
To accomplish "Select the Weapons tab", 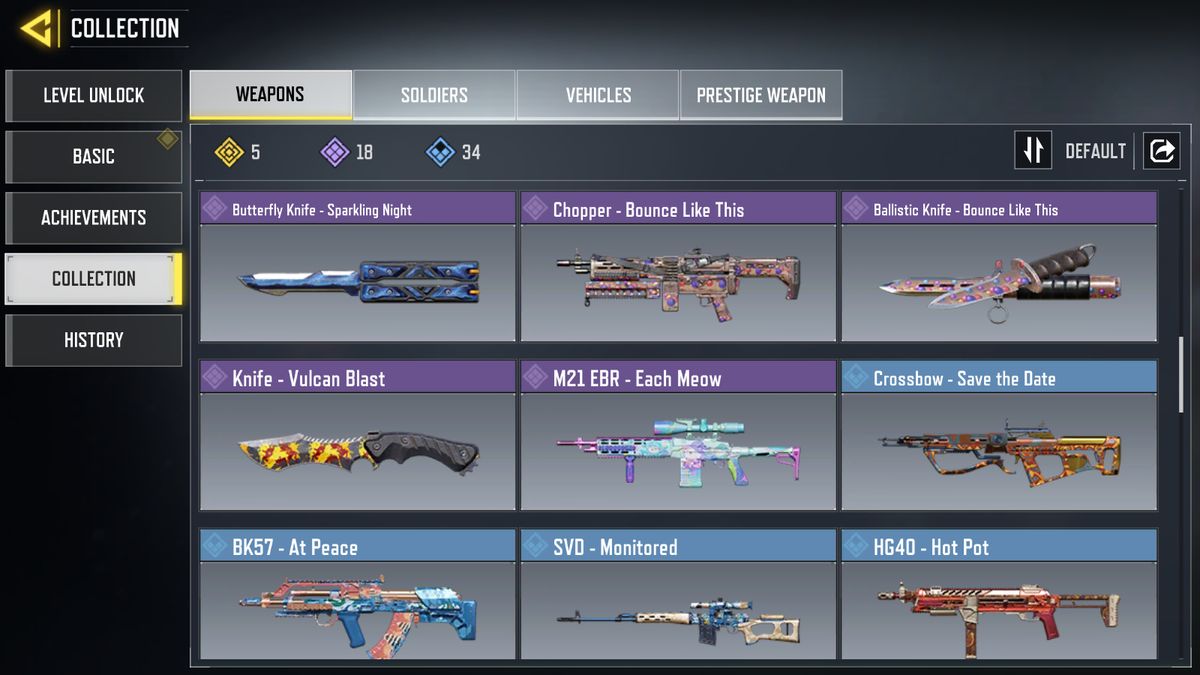I will (270, 96).
